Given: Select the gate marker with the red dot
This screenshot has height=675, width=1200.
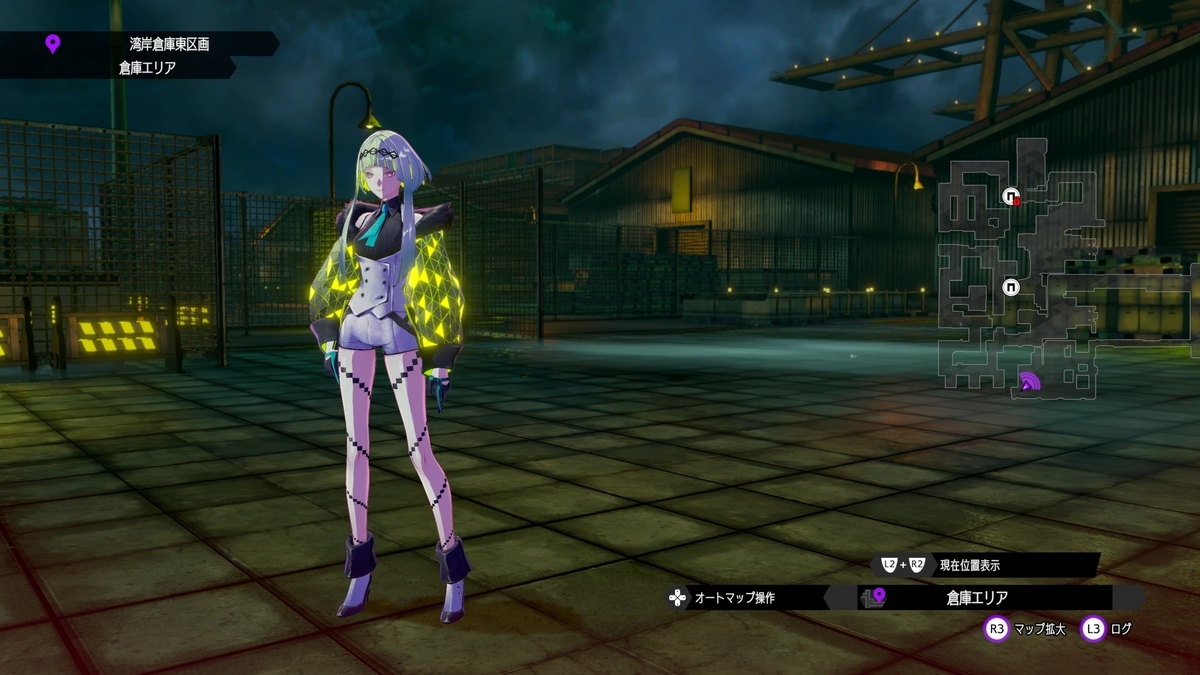Looking at the screenshot, I should point(1011,196).
